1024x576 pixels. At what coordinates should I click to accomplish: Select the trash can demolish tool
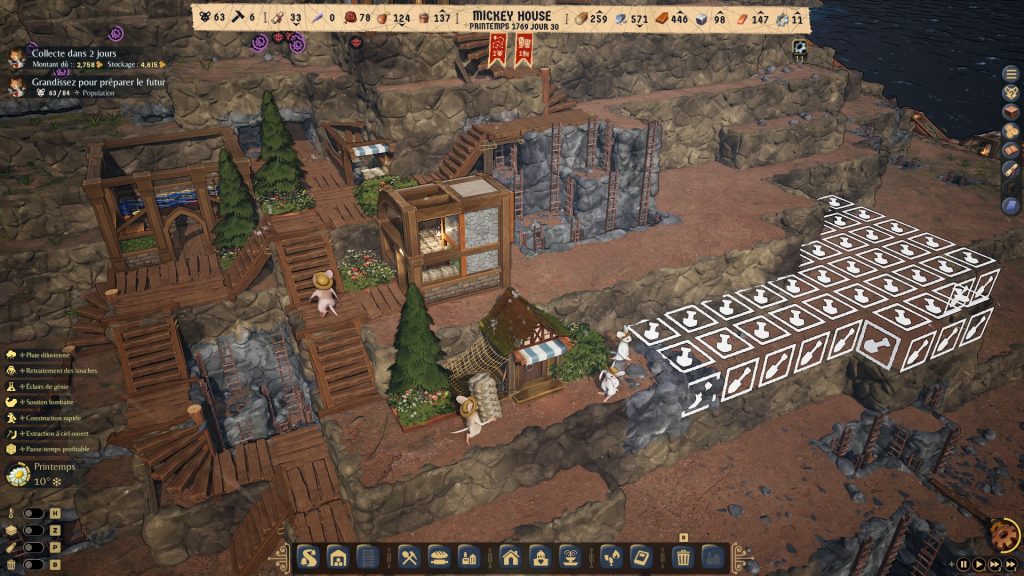click(x=683, y=557)
